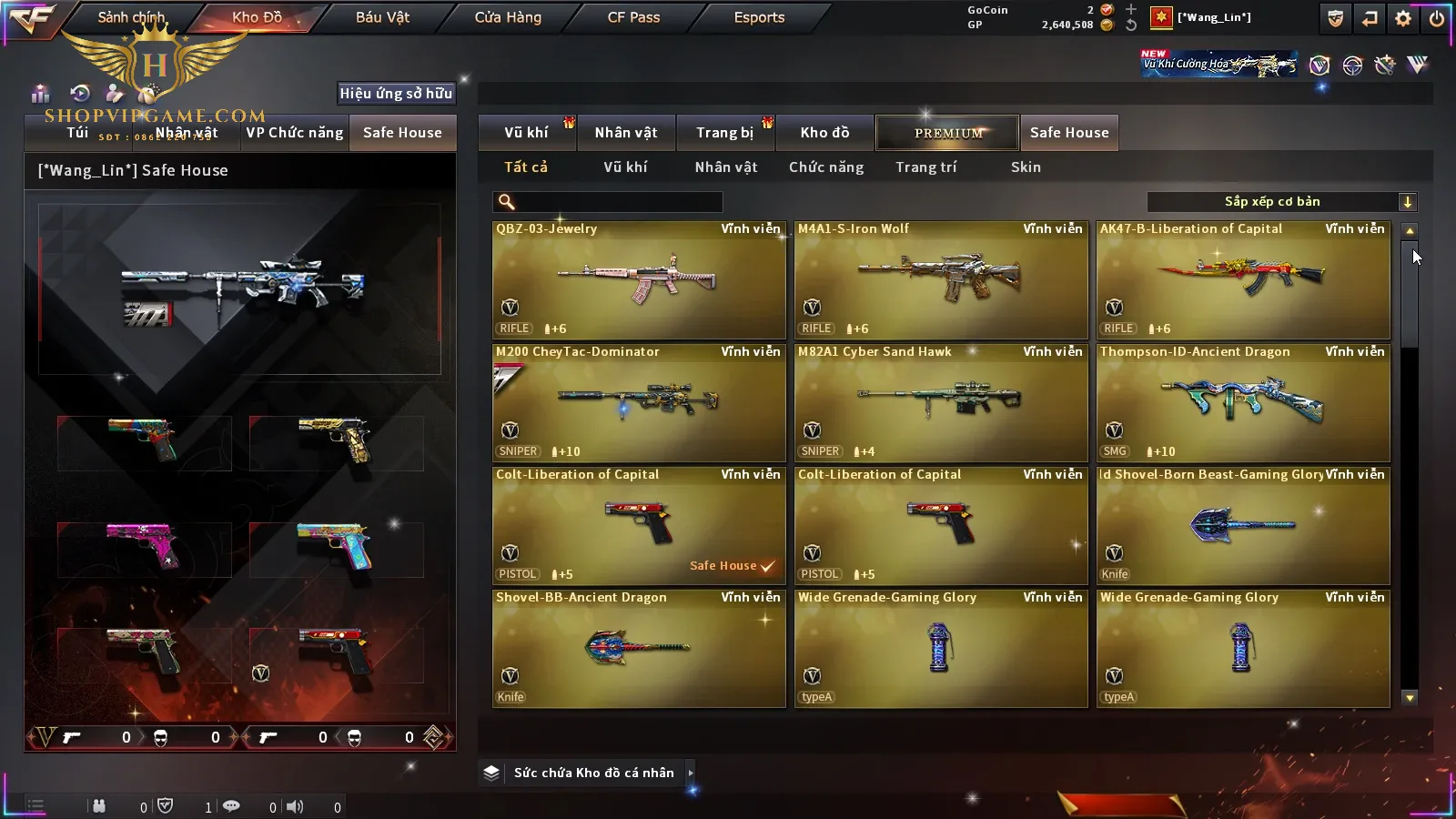
Task: Choose the Shovel-BB-Ancient Dragon knife
Action: [639, 649]
